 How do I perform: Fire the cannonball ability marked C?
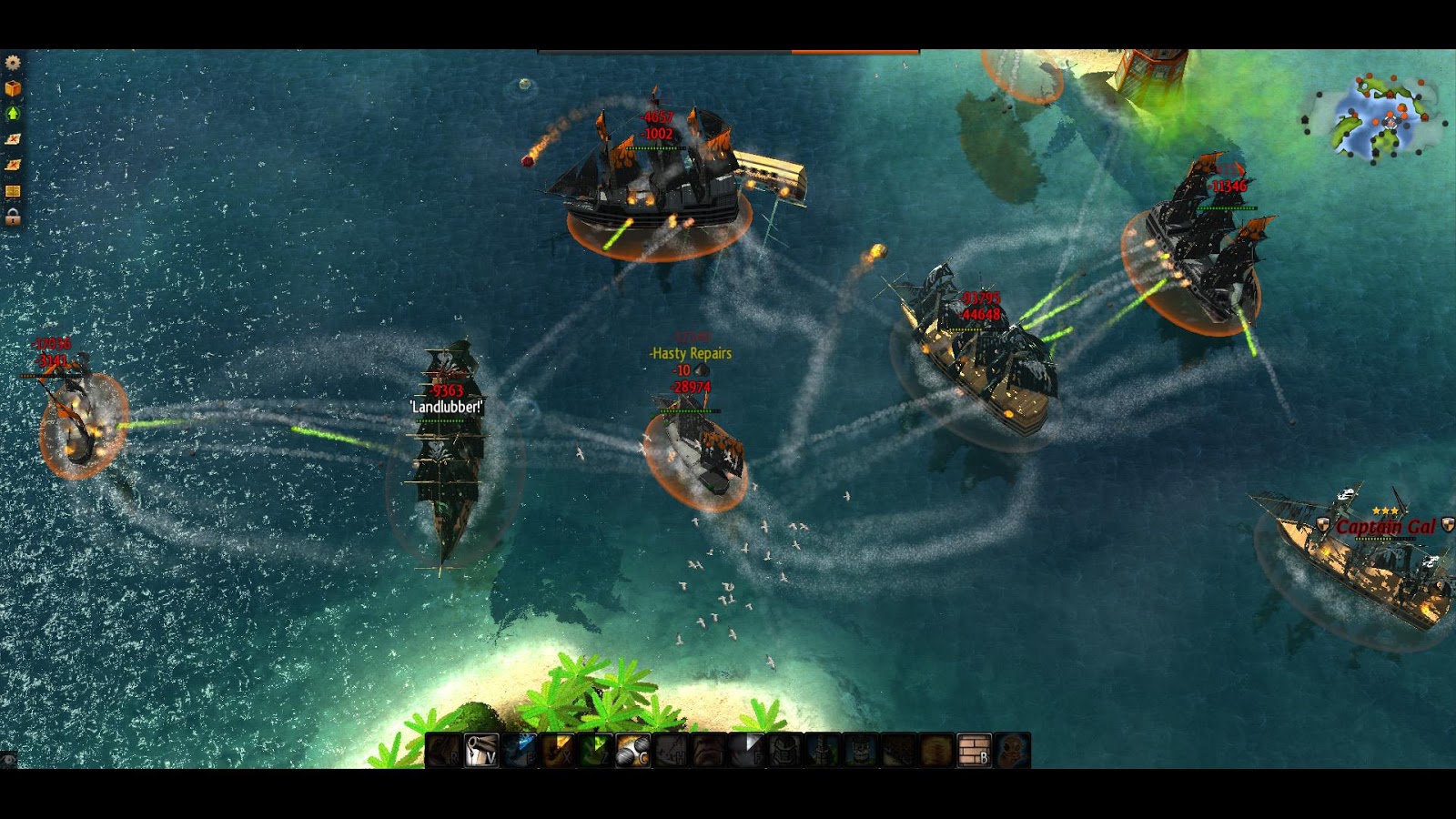point(632,751)
